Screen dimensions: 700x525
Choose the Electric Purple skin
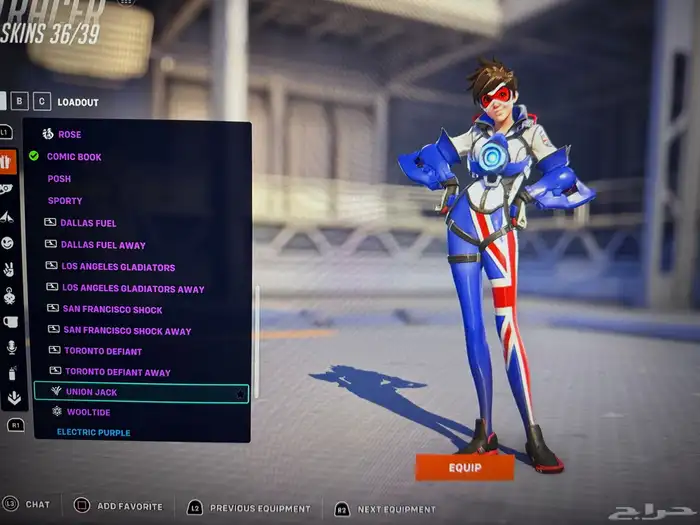pyautogui.click(x=93, y=432)
